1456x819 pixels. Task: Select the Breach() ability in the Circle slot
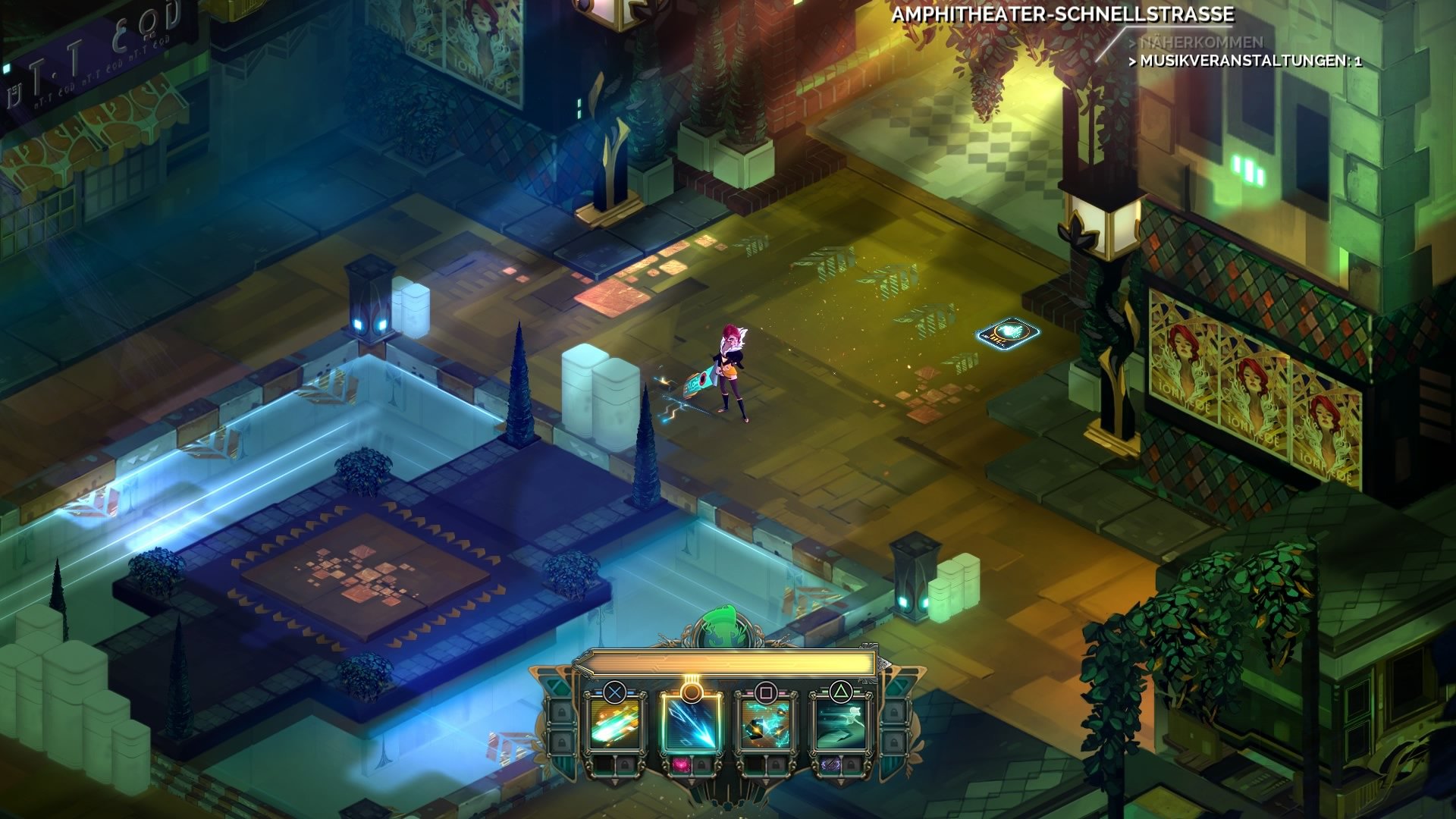coord(692,726)
